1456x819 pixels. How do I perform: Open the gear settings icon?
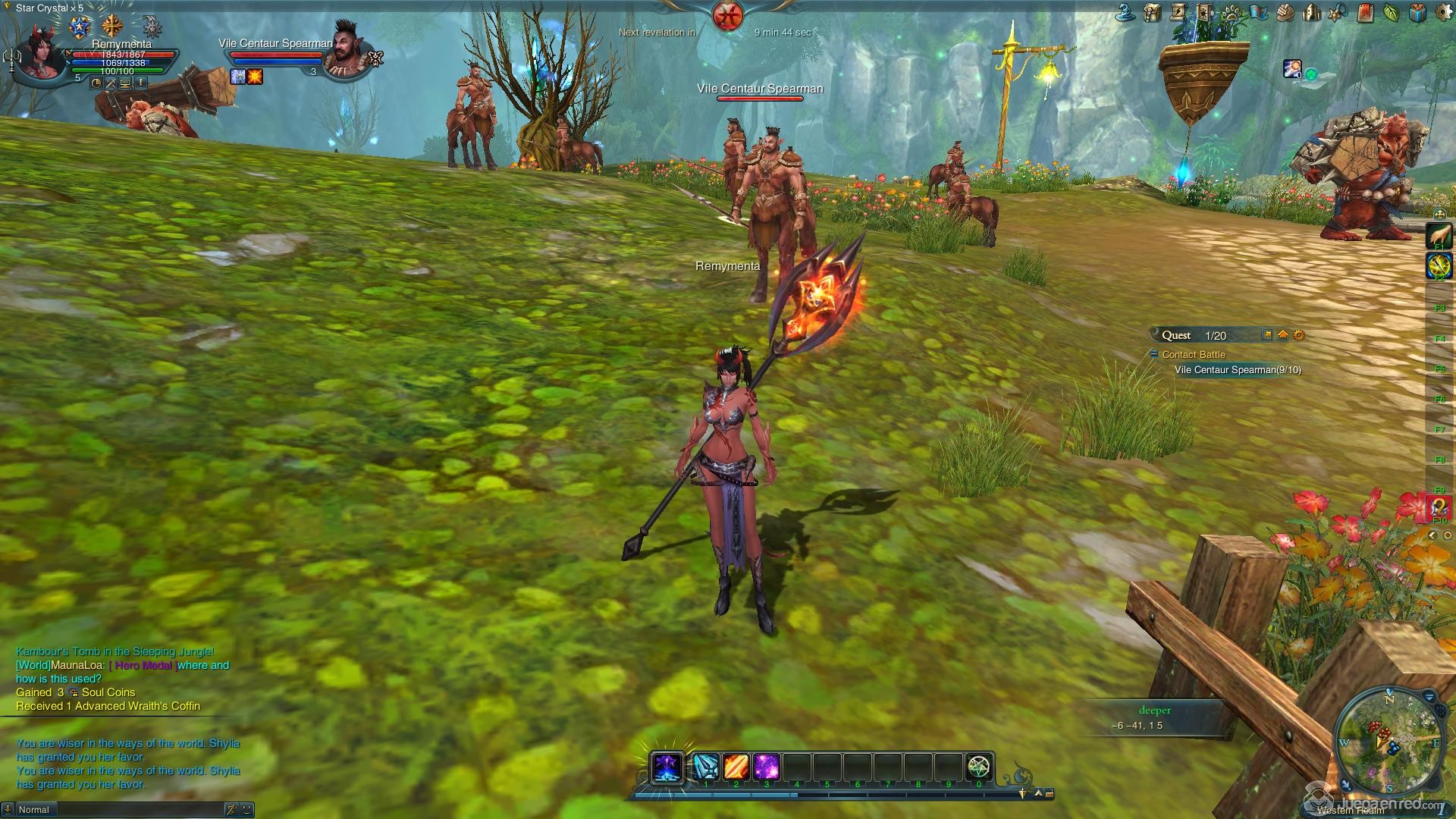(x=1443, y=11)
